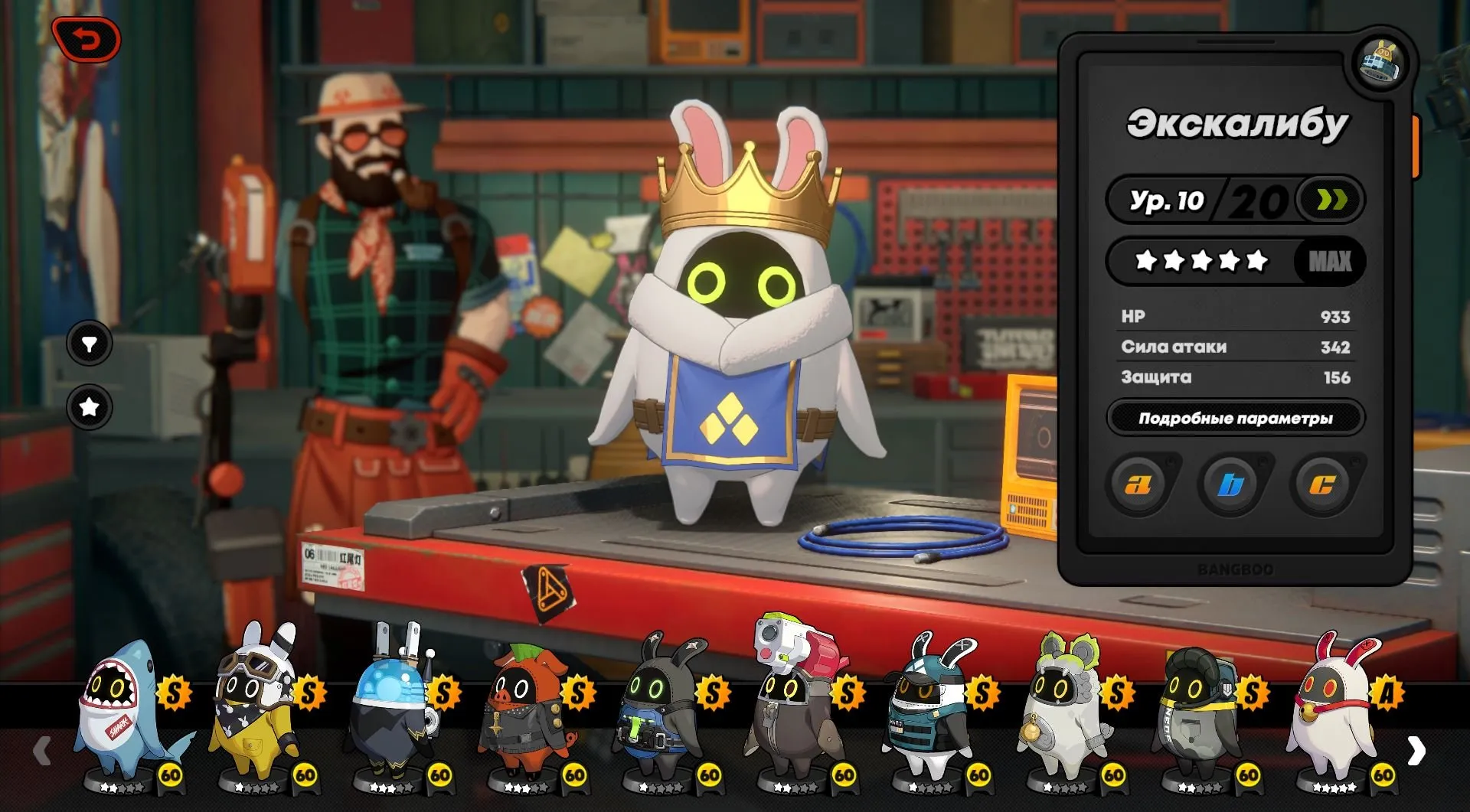Image resolution: width=1470 pixels, height=812 pixels.
Task: Level up Excalibu with the green arrows
Action: (1331, 201)
